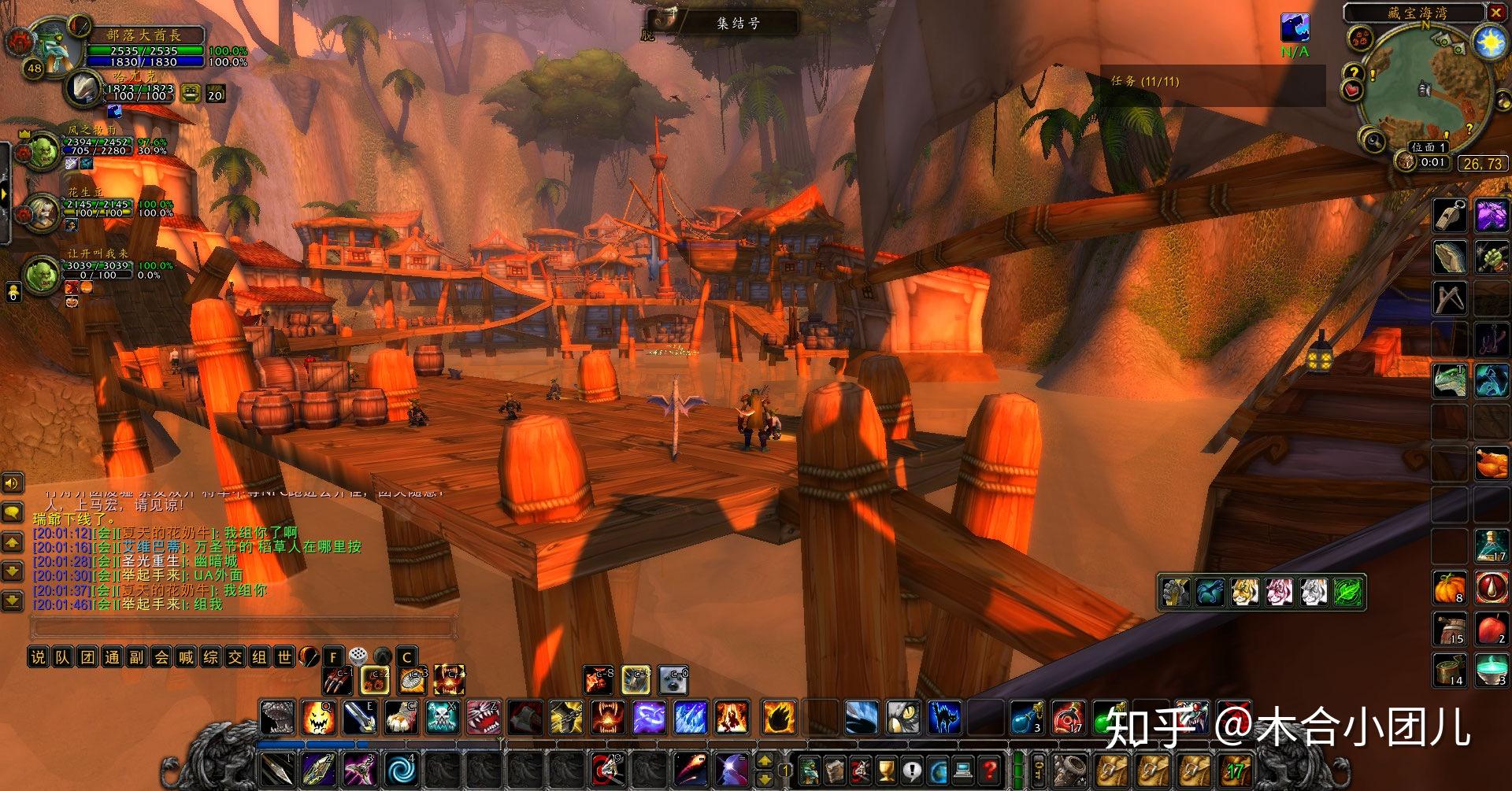Use the red apple item slot
This screenshot has height=791, width=1512.
(x=1492, y=630)
